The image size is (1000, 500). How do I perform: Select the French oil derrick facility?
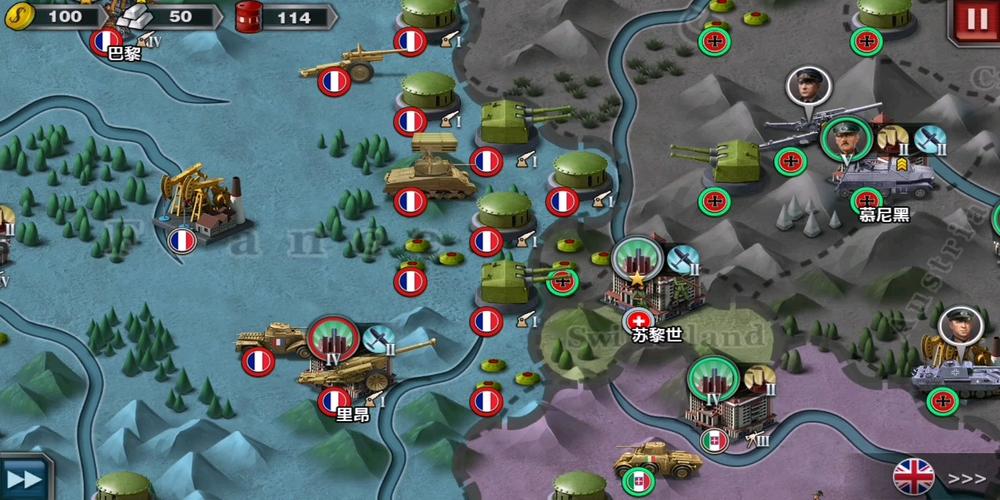[201, 203]
